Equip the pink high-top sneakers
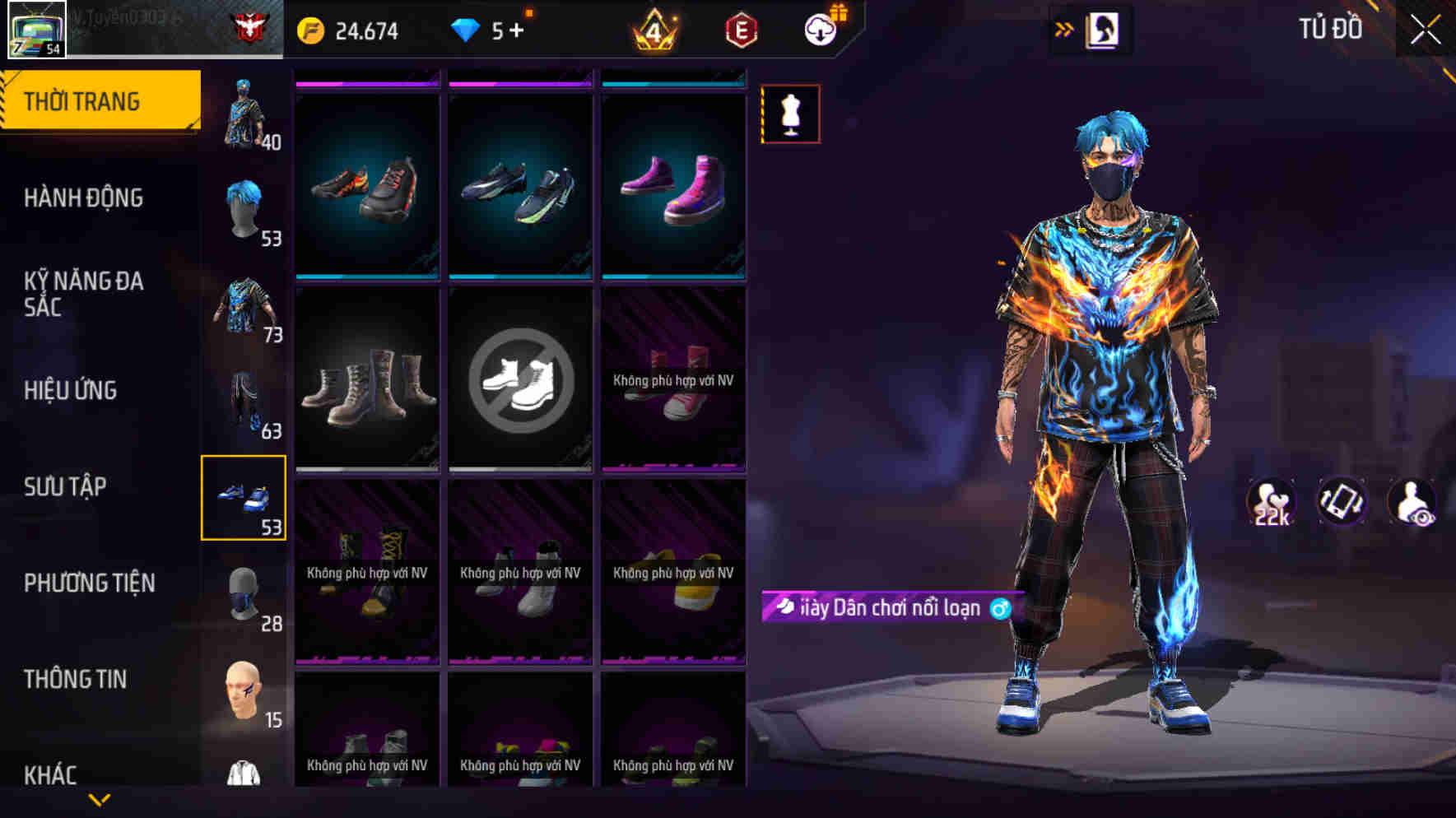The width and height of the screenshot is (1456, 818). pos(673,184)
